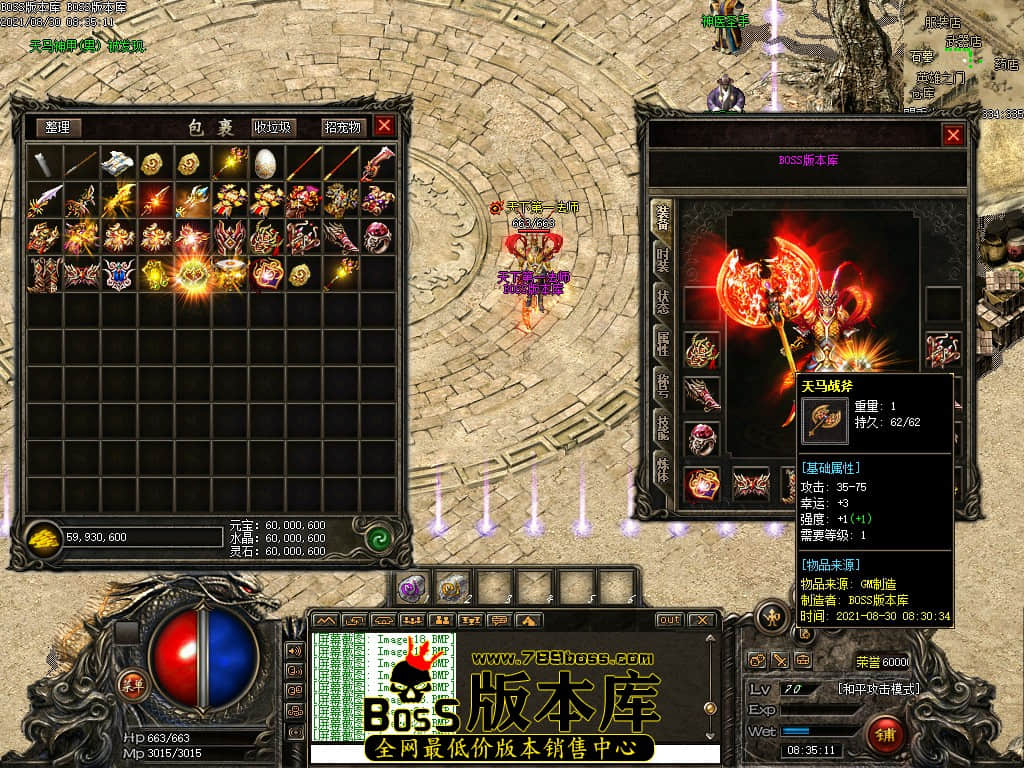
Task: Click the OUT button on chat panel
Action: pos(669,620)
